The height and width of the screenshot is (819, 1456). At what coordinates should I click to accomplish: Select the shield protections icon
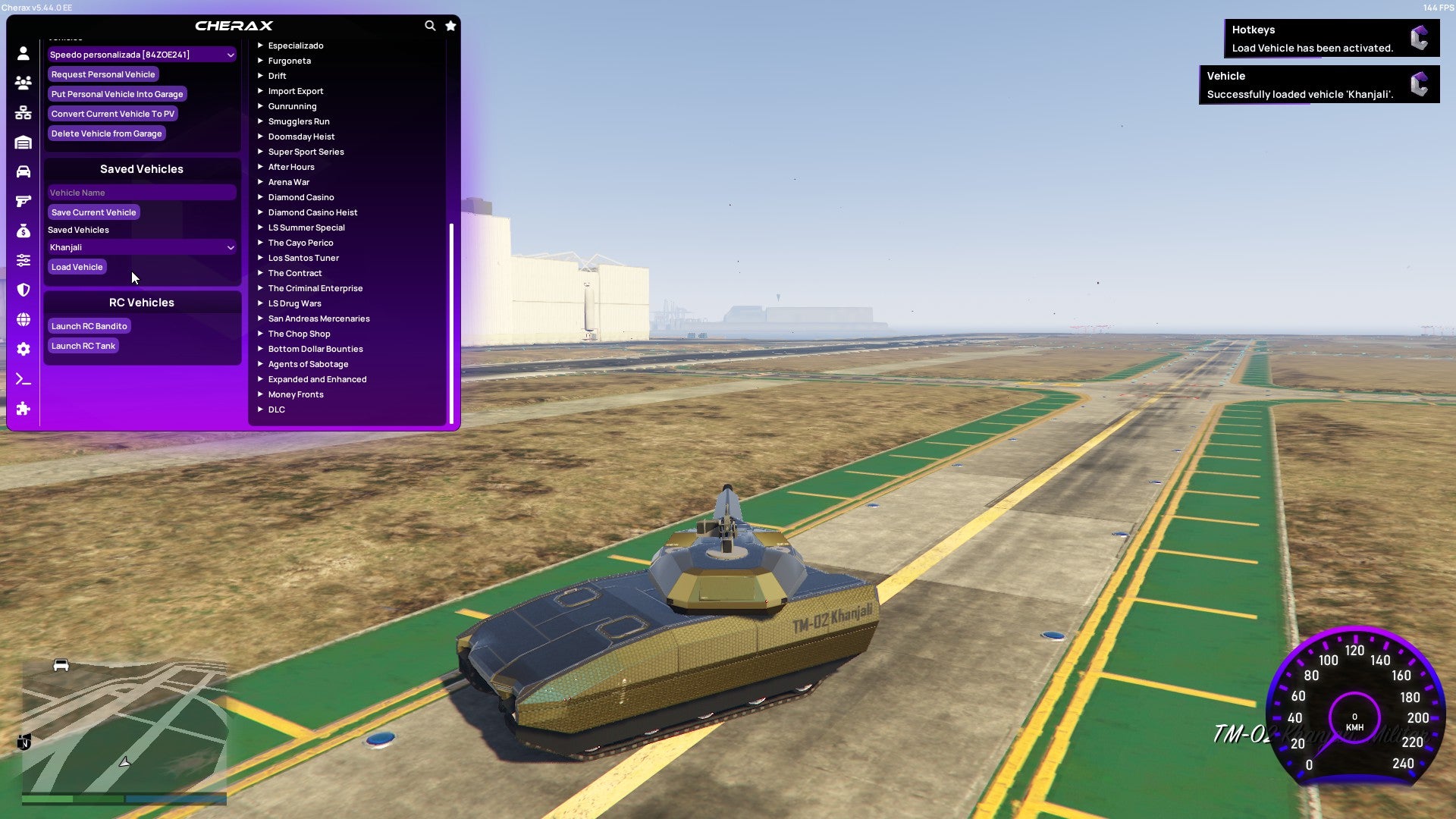23,290
